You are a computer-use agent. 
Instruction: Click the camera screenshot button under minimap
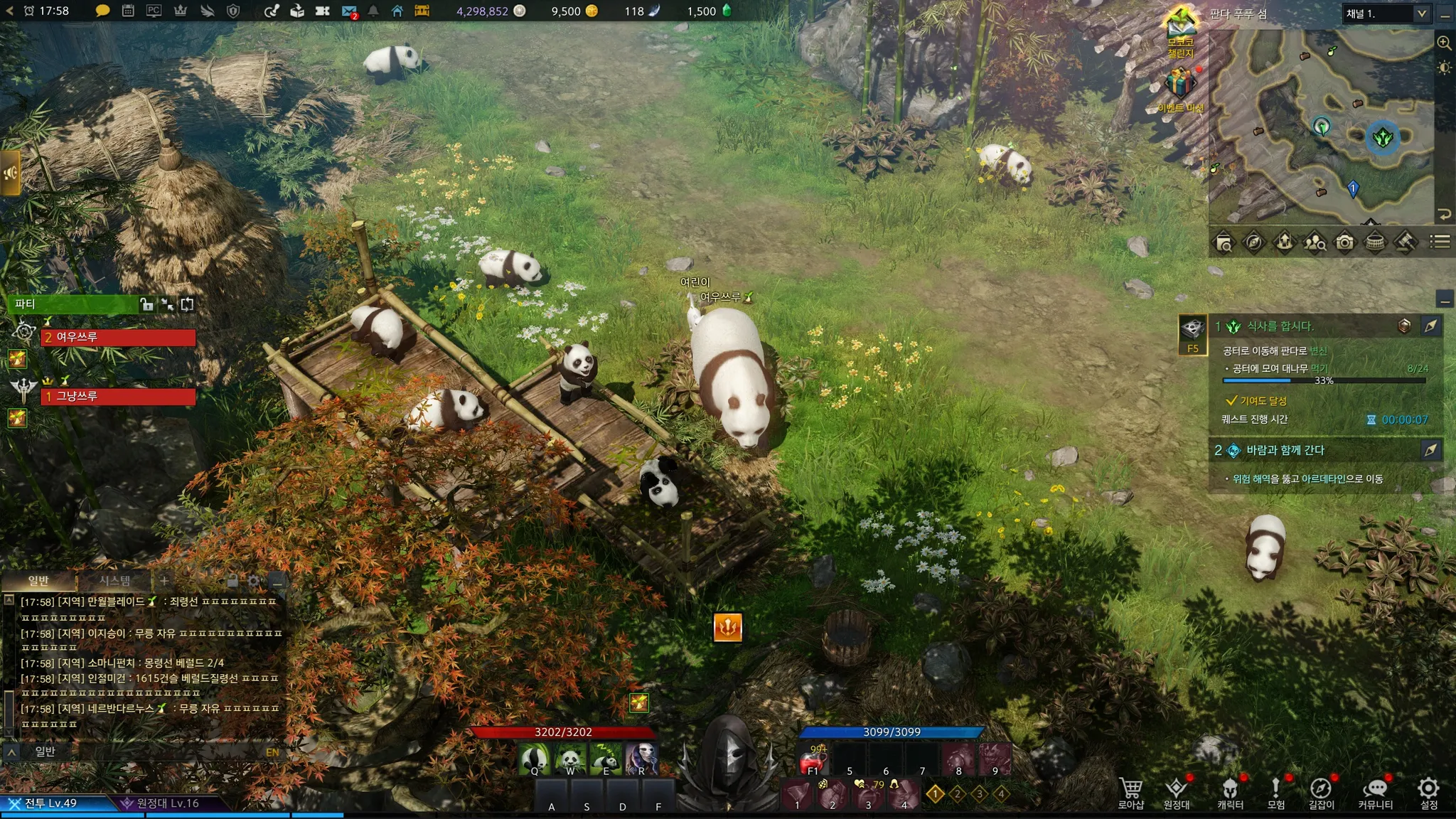(x=1344, y=242)
